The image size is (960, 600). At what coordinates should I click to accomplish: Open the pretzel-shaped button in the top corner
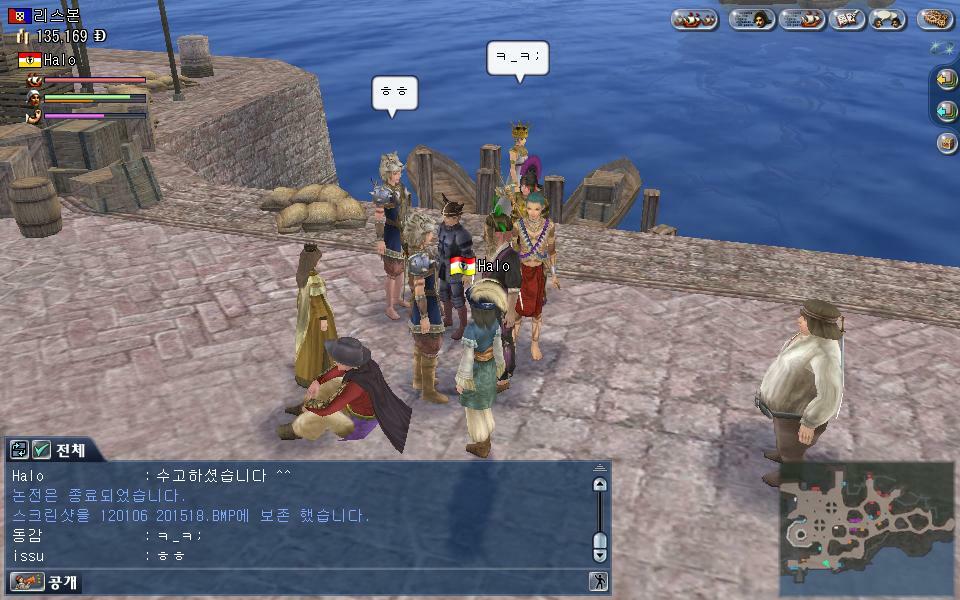click(x=935, y=19)
